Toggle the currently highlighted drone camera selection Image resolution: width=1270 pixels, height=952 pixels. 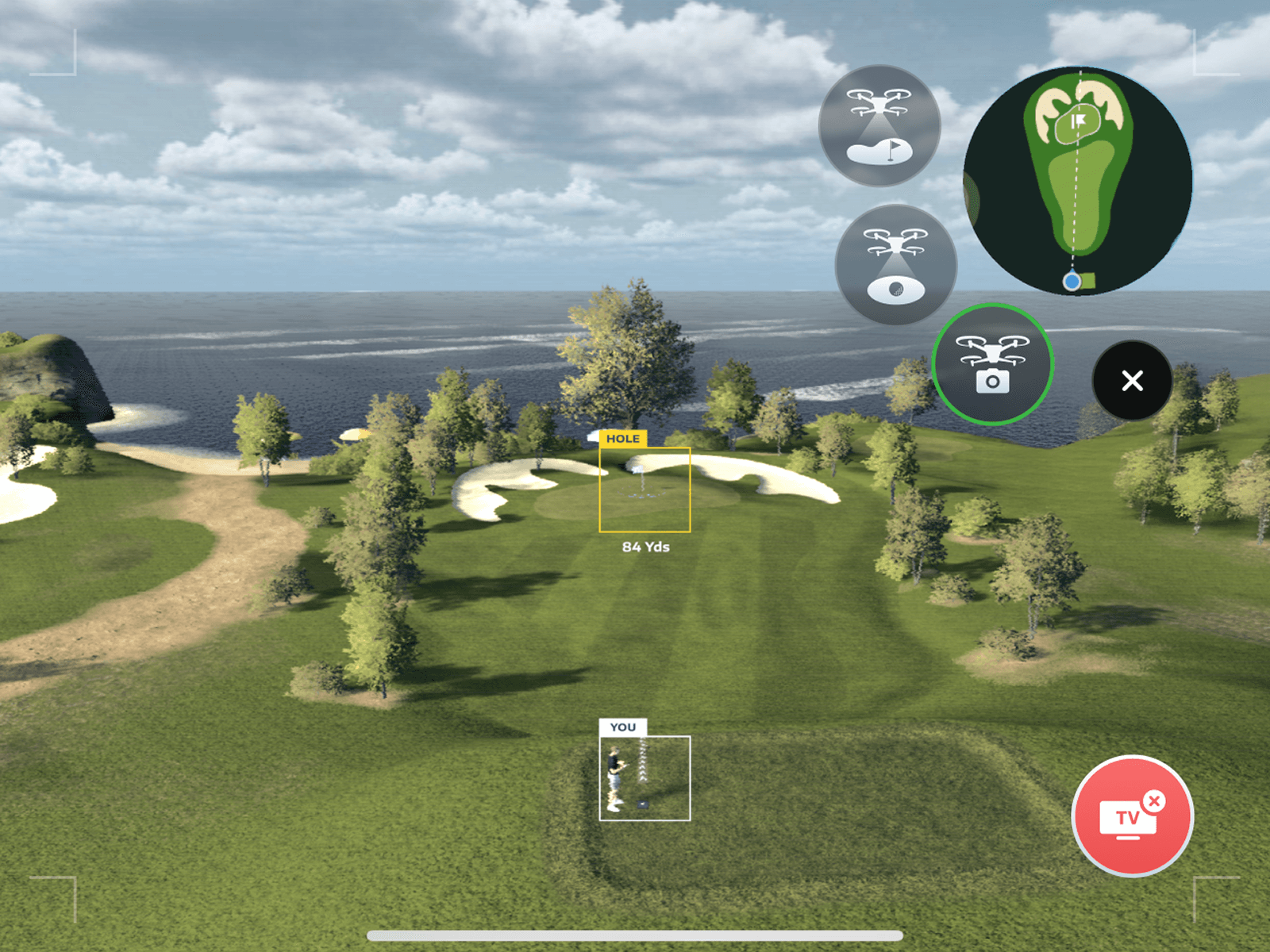pos(993,363)
